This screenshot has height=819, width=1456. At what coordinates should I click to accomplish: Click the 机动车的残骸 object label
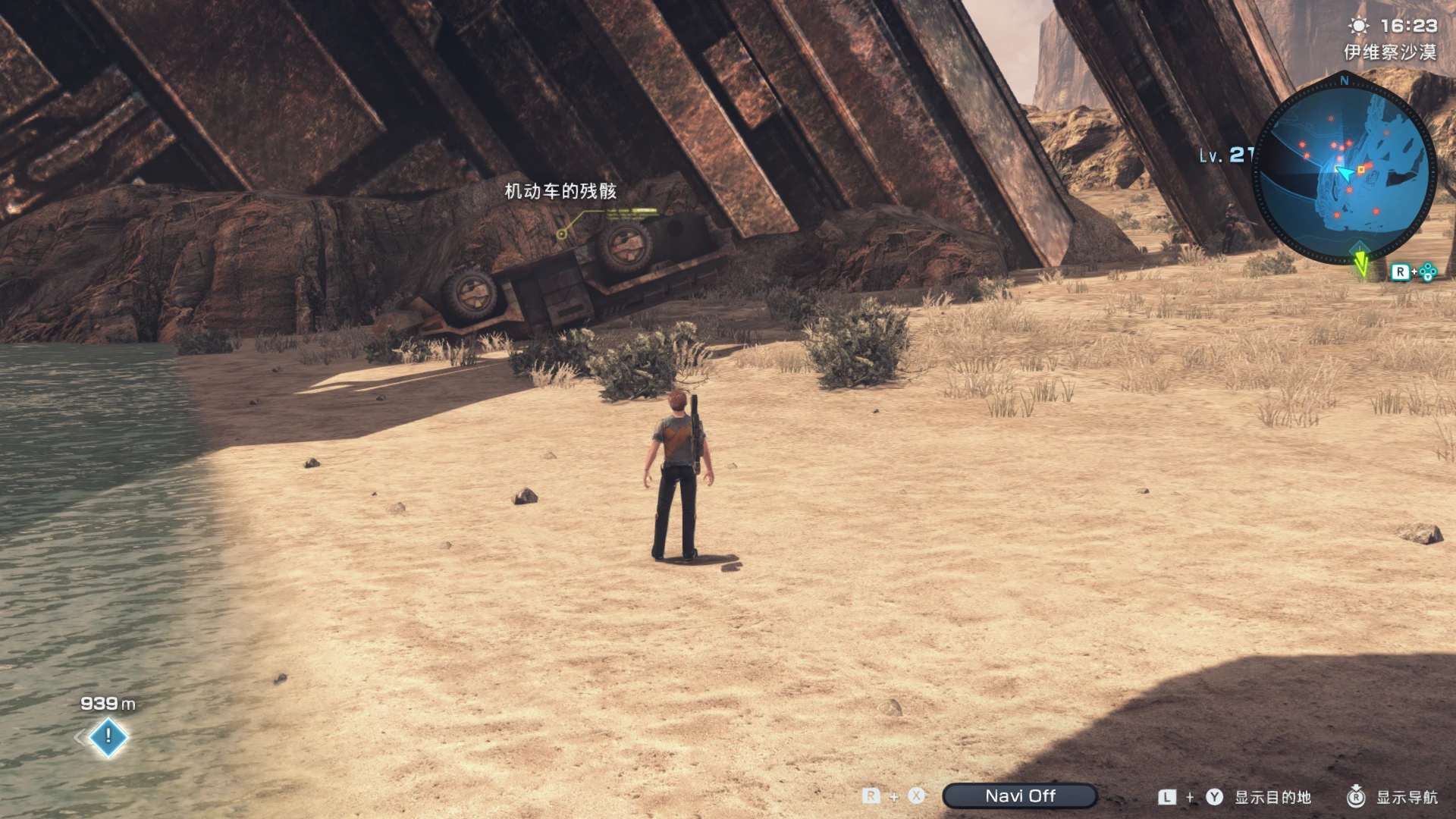click(x=561, y=192)
